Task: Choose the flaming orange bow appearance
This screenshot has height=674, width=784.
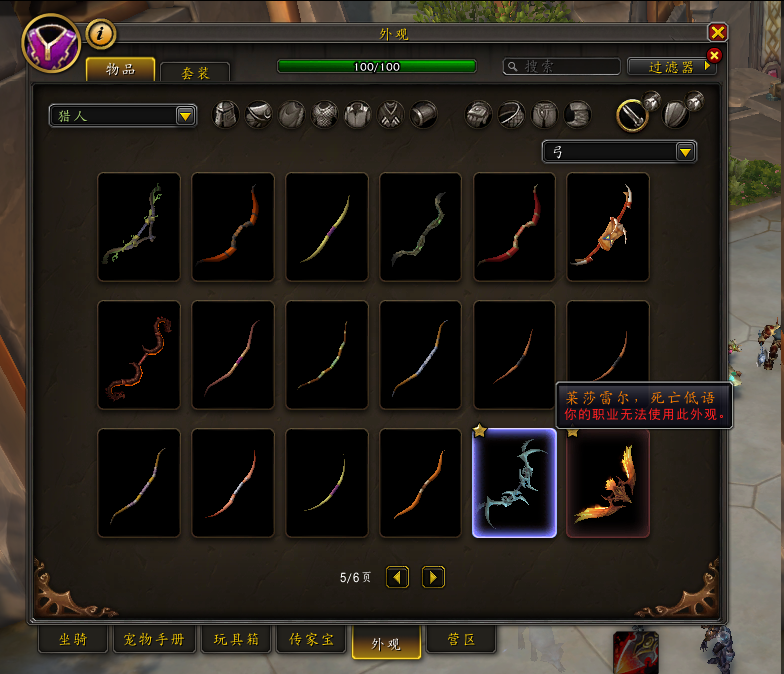Action: (608, 483)
